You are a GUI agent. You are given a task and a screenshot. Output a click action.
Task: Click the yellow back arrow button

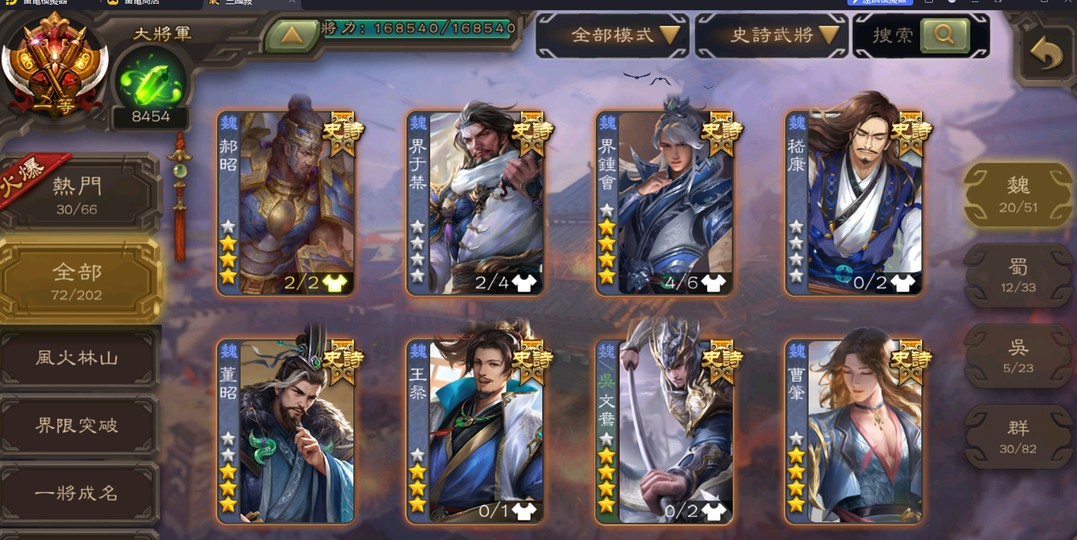(1045, 54)
